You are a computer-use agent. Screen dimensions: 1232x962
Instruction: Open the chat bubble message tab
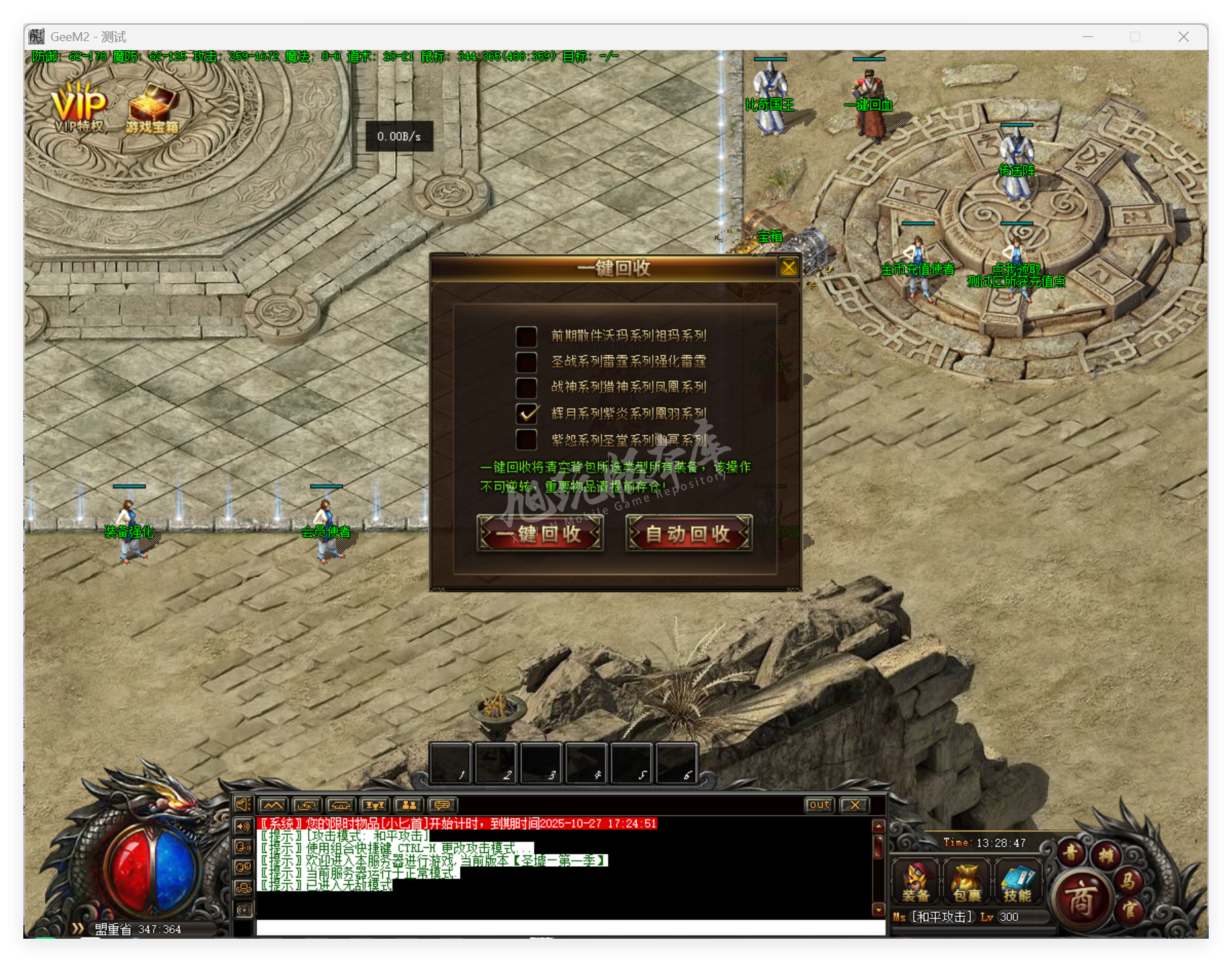coord(442,805)
